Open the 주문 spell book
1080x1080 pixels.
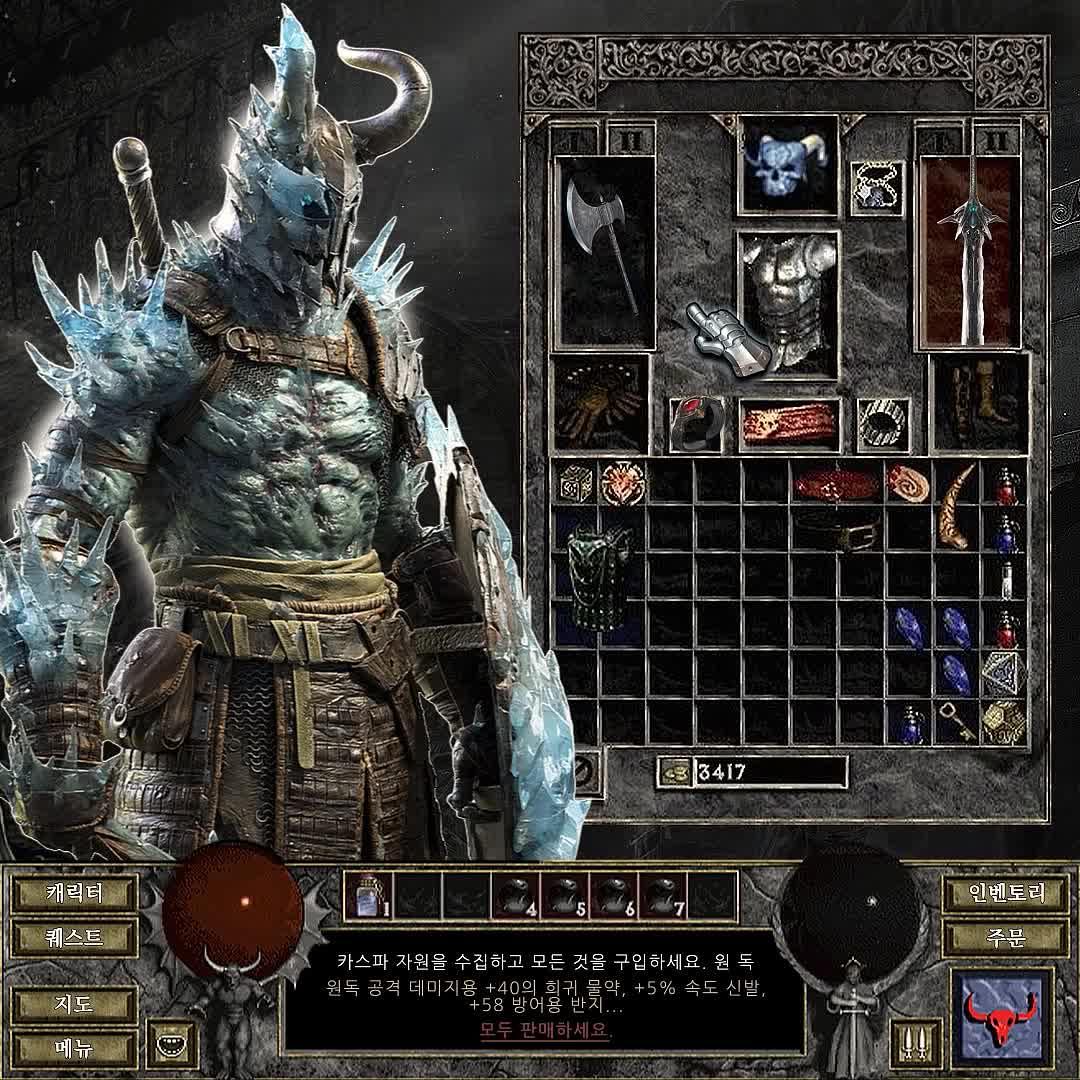(x=1005, y=938)
